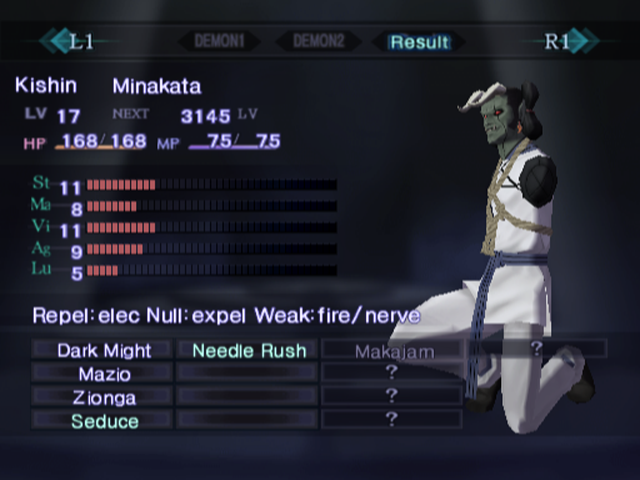
Task: Choose the Needle Rush skill
Action: pos(249,350)
